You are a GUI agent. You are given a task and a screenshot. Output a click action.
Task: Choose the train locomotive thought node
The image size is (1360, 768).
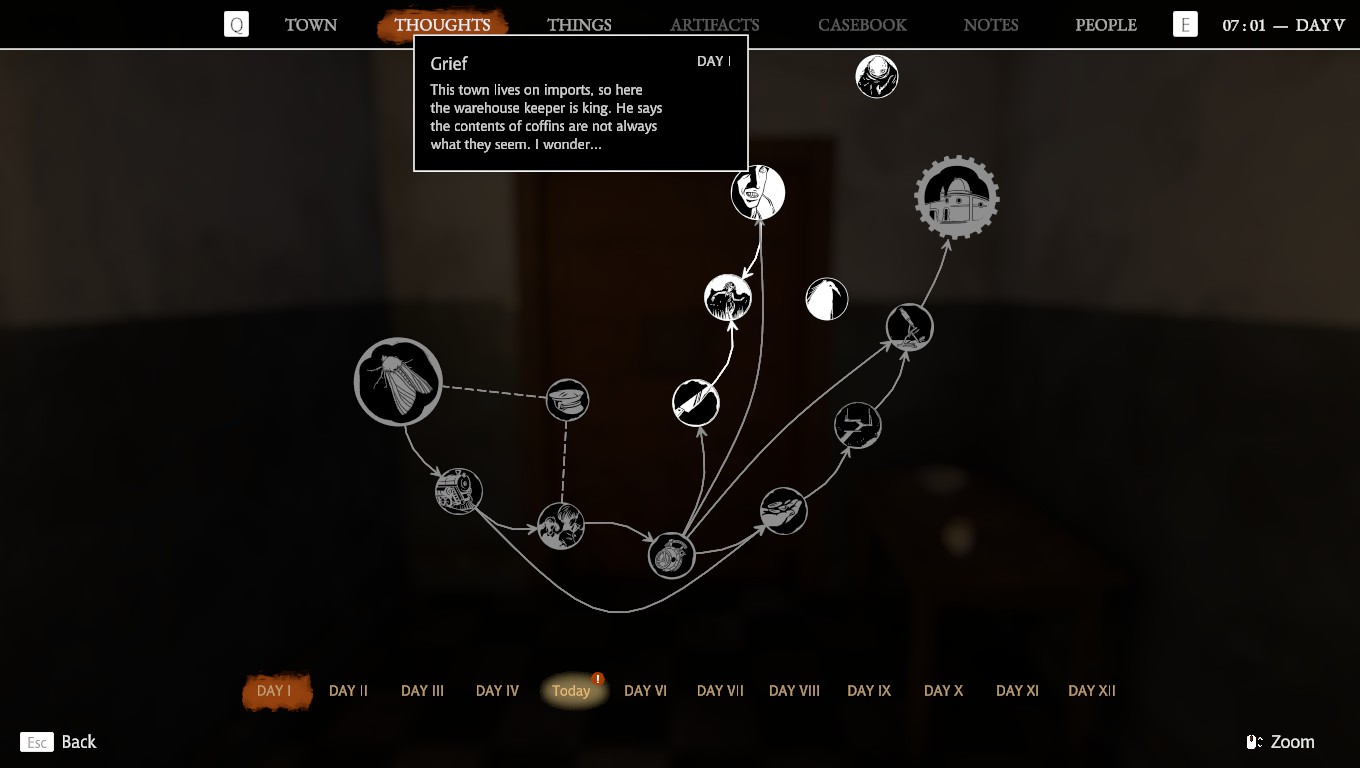(x=459, y=491)
